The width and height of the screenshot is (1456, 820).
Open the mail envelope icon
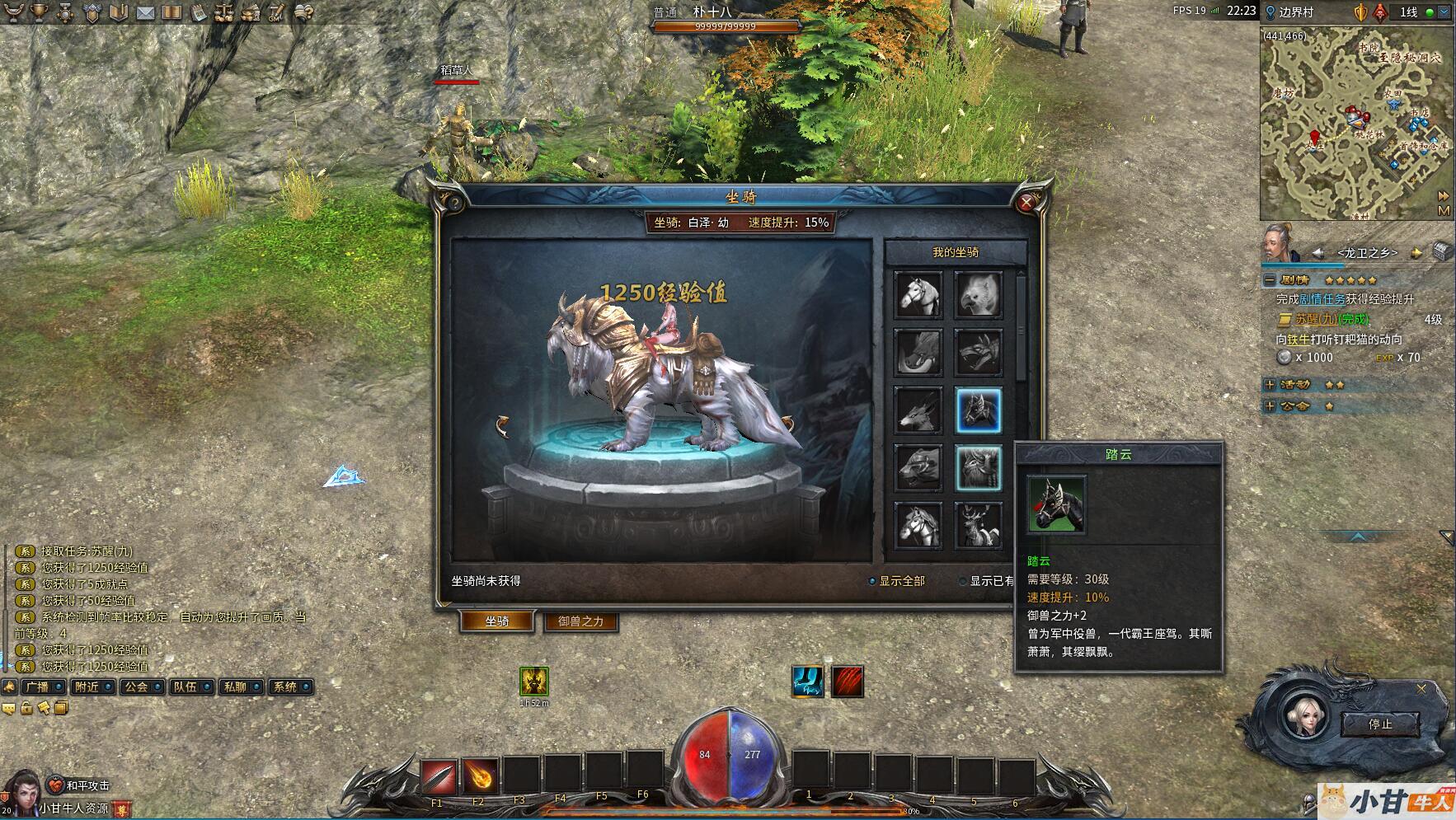point(146,12)
